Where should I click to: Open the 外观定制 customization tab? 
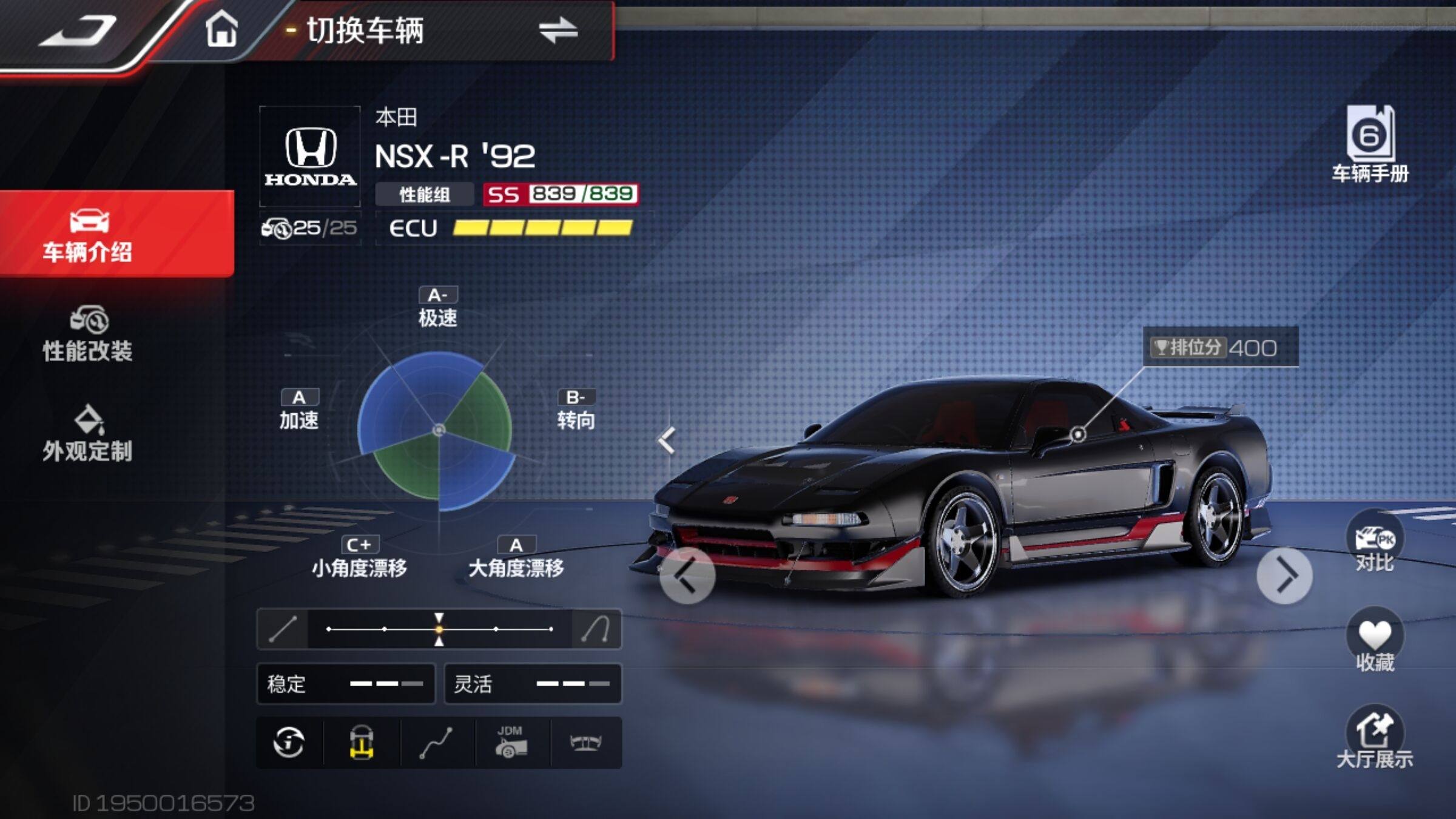[x=88, y=434]
